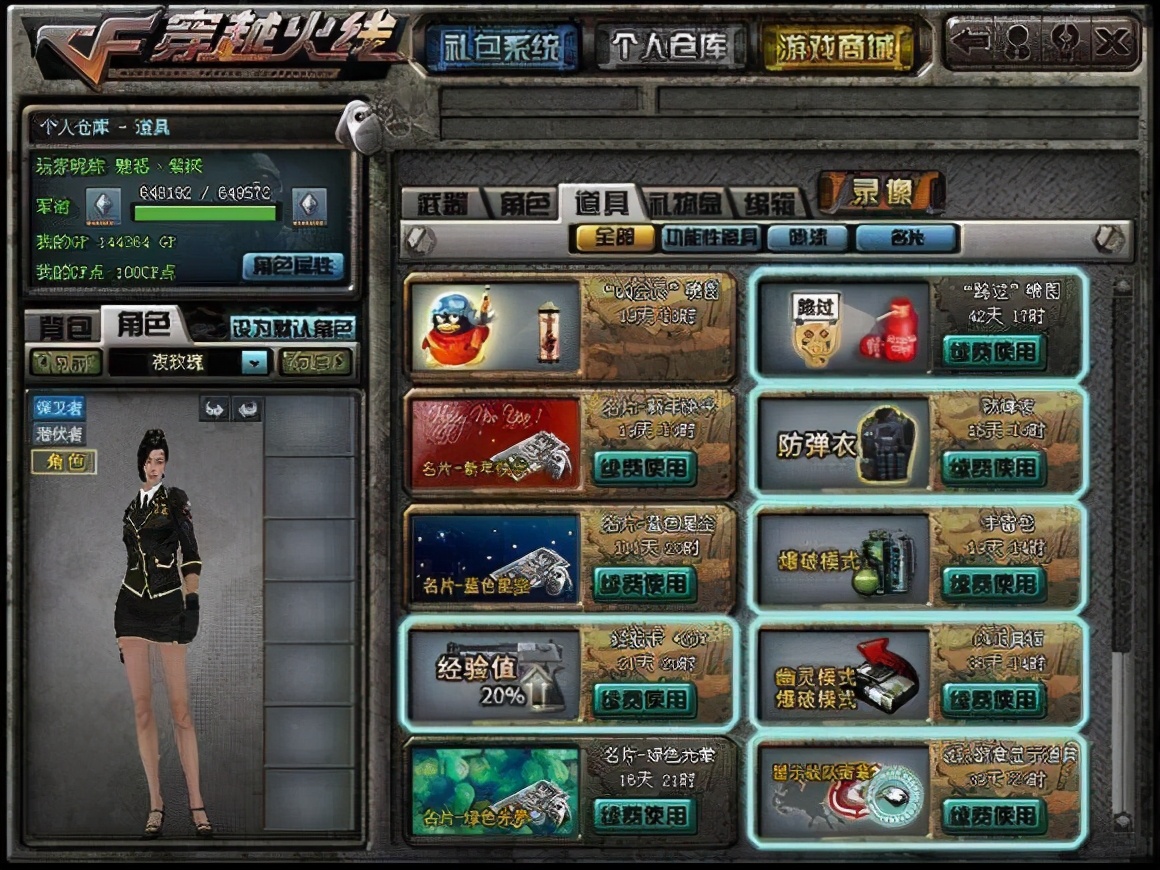Set as default with 设为默认角色
This screenshot has width=1160, height=870.
(292, 328)
